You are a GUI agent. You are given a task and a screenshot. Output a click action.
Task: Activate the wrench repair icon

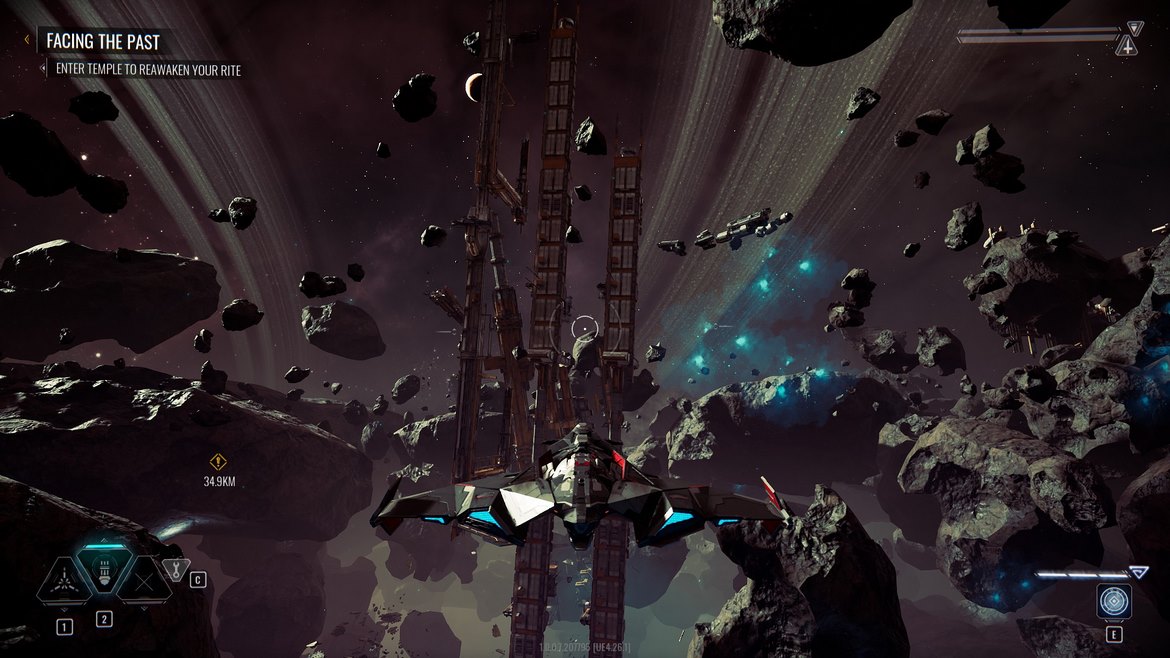point(174,571)
